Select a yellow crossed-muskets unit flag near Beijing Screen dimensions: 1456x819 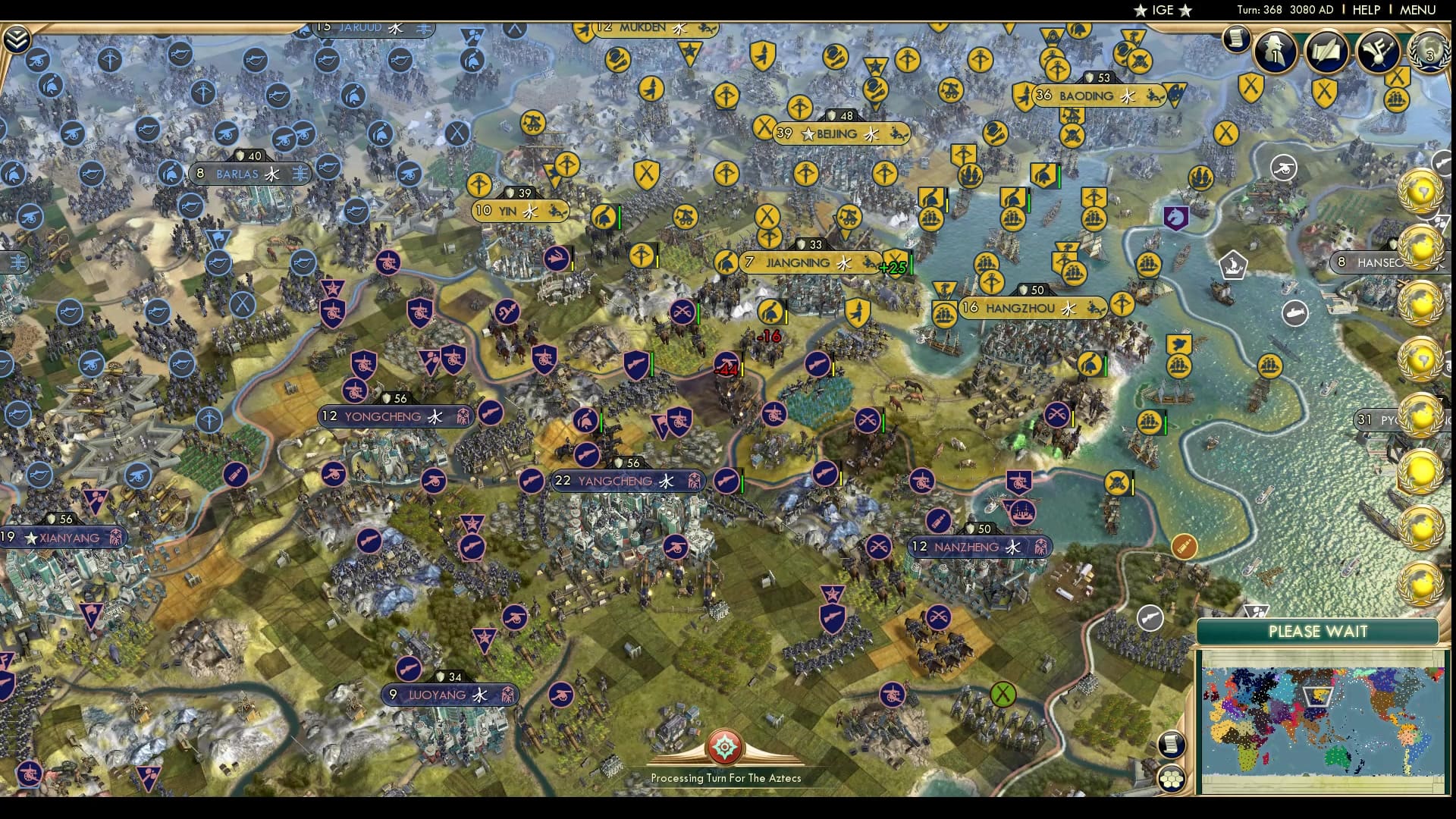(x=766, y=126)
